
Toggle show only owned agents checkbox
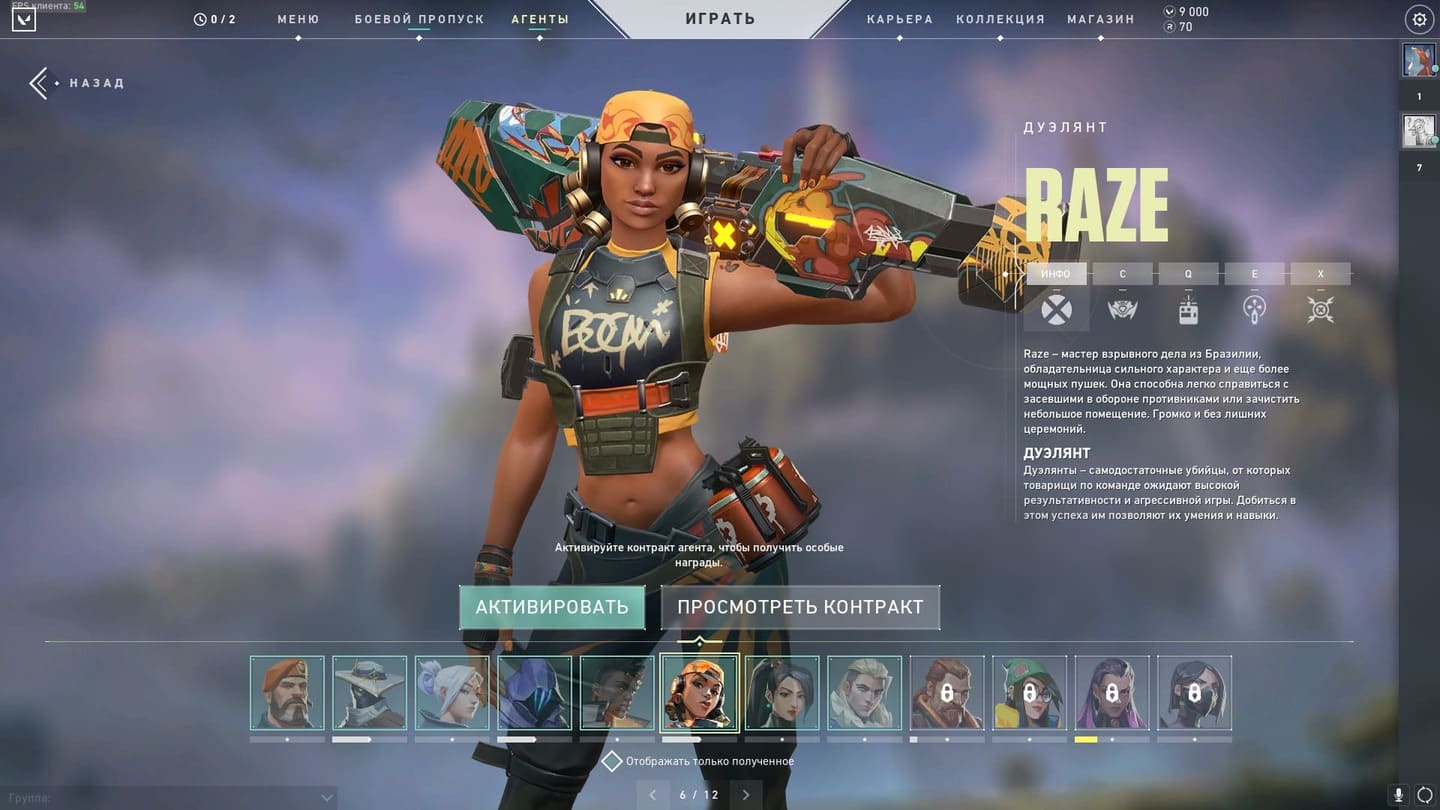611,762
